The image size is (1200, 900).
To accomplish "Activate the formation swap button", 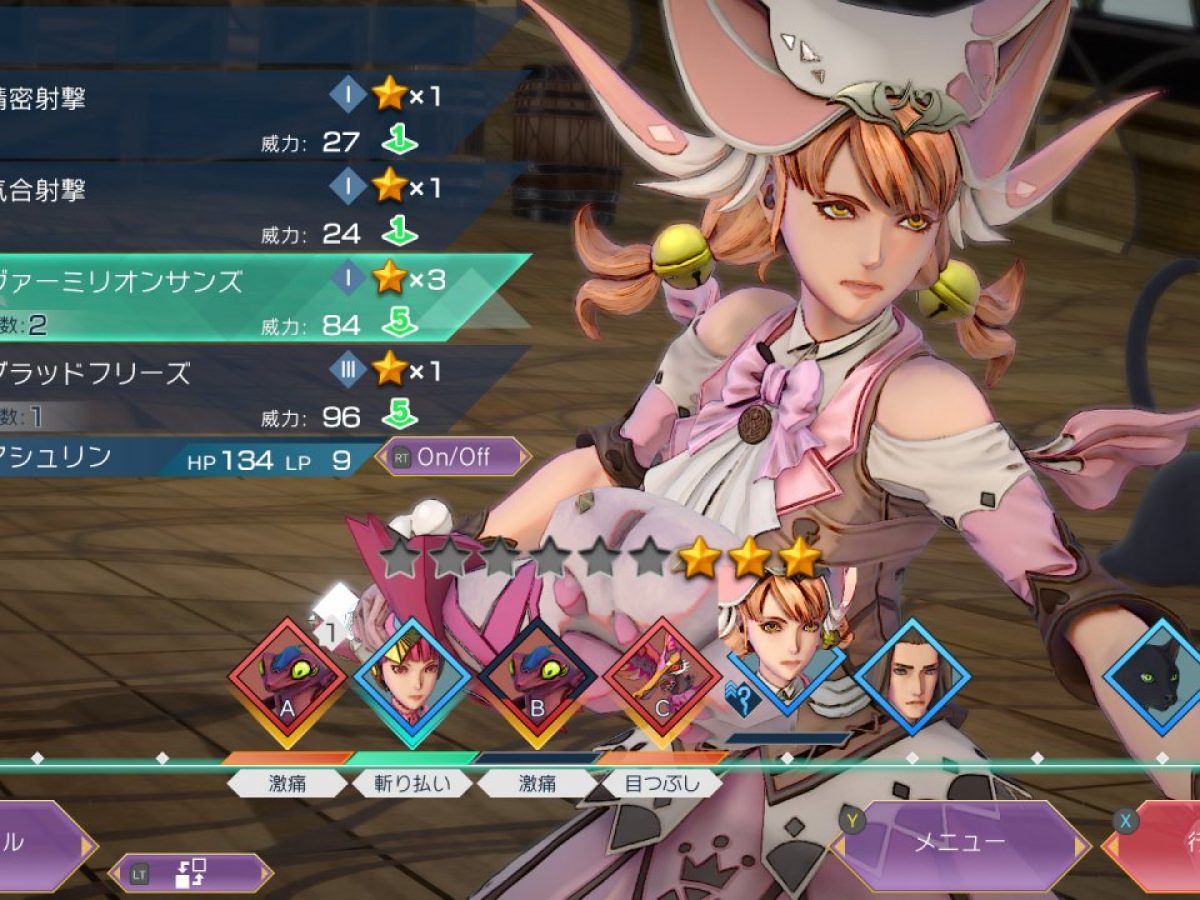I will pos(190,873).
